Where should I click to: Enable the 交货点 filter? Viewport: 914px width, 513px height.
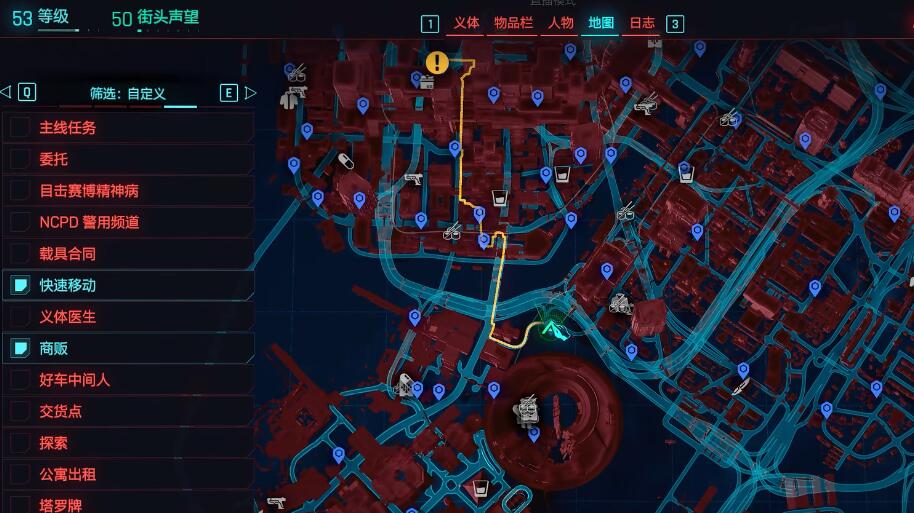(x=20, y=411)
